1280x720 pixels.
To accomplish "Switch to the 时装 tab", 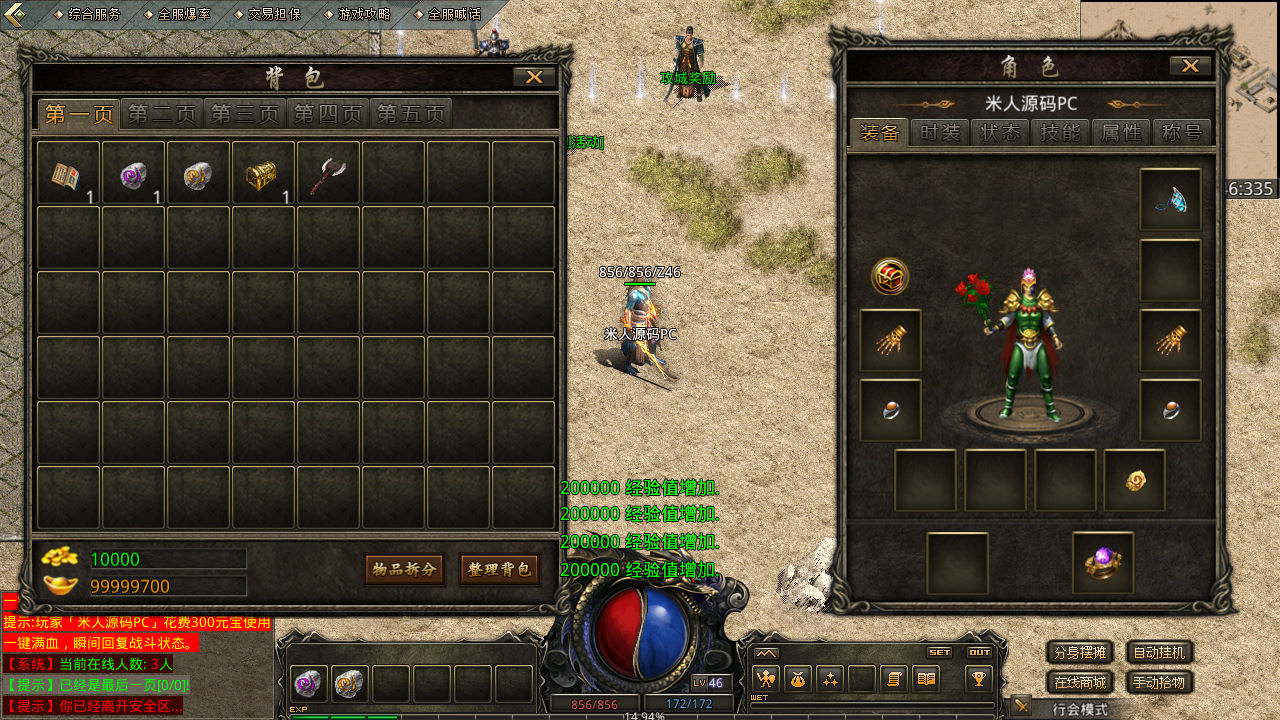I will [x=940, y=133].
